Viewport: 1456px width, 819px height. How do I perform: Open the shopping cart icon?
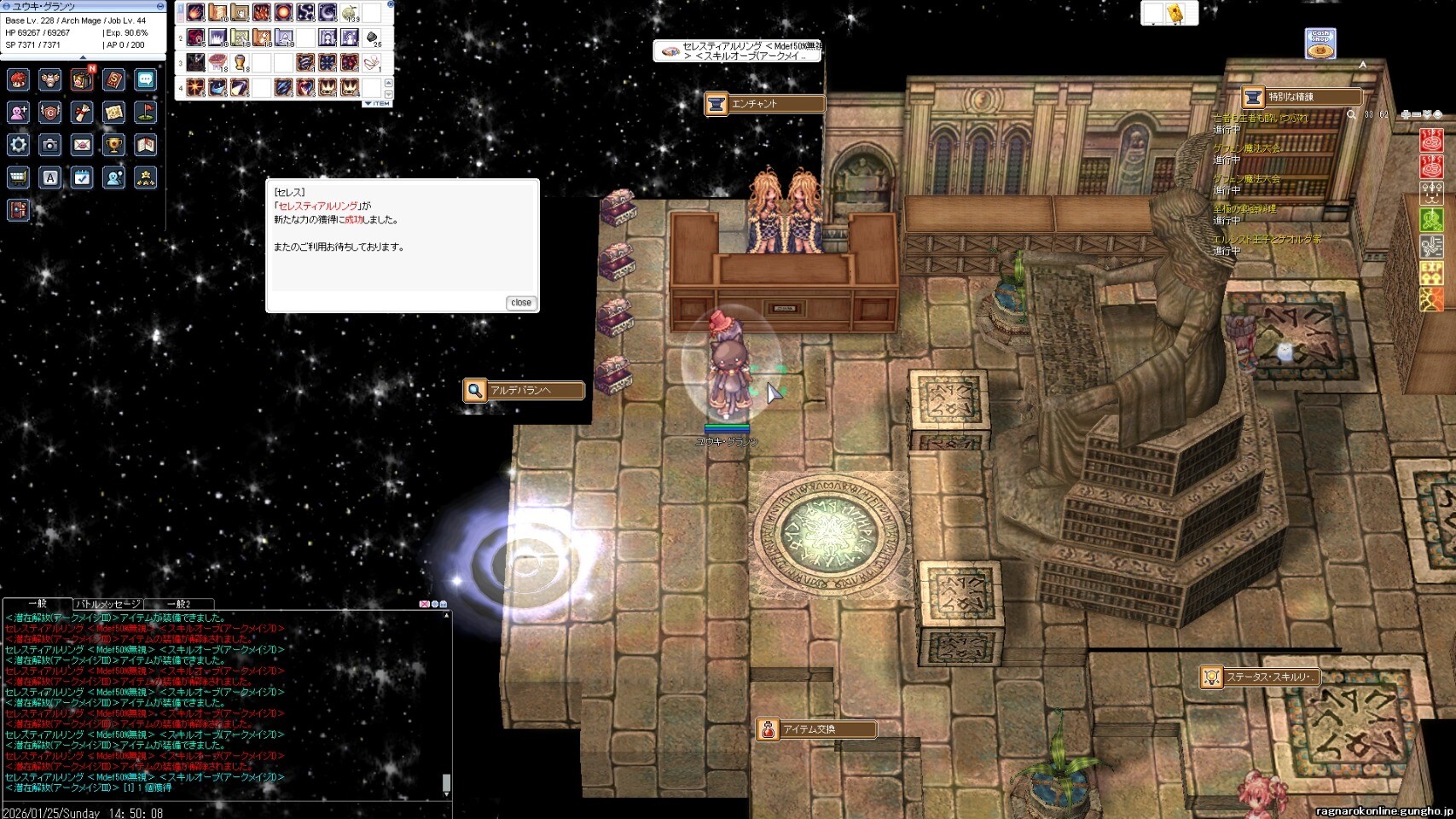click(x=18, y=177)
